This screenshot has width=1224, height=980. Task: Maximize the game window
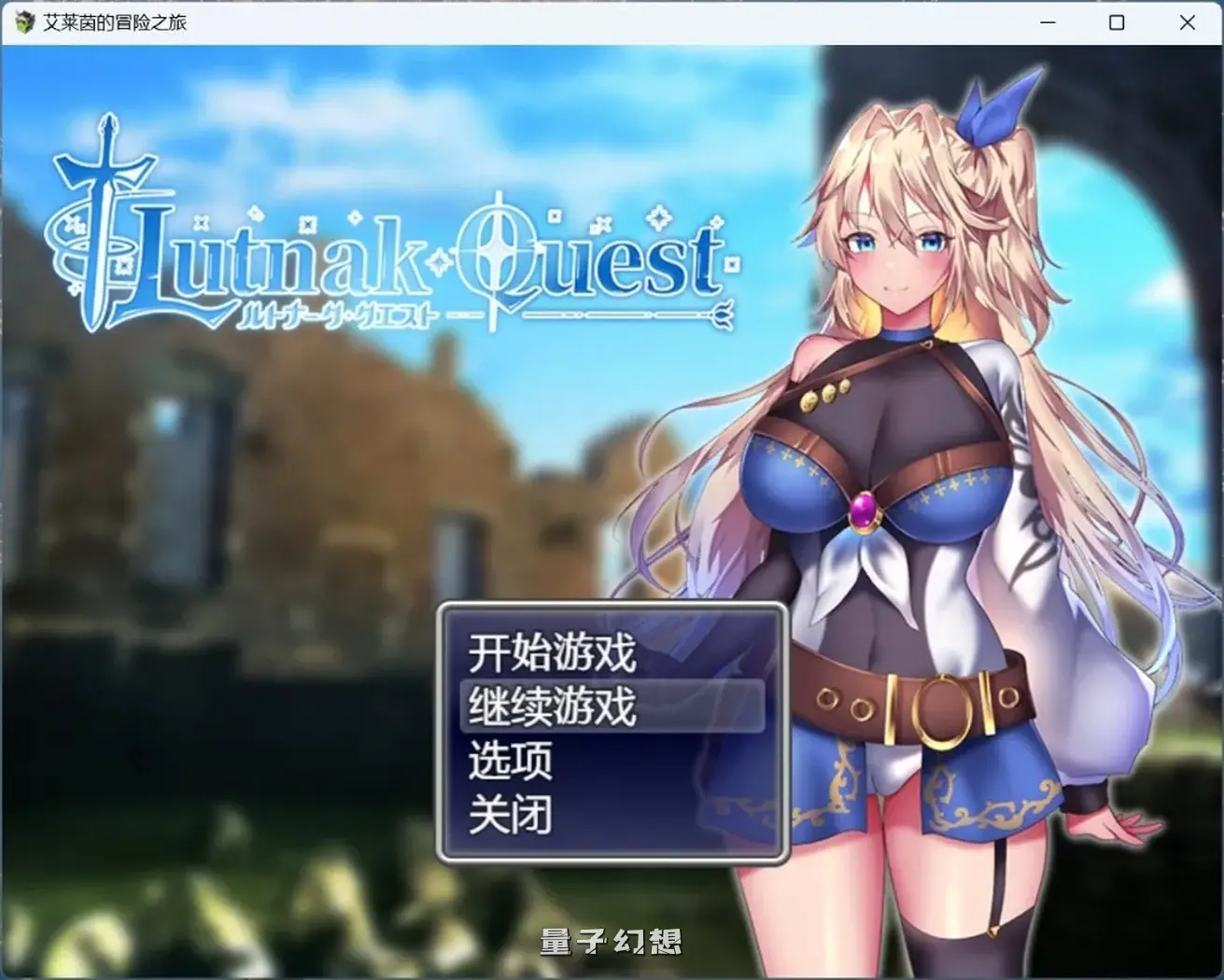tap(1117, 21)
